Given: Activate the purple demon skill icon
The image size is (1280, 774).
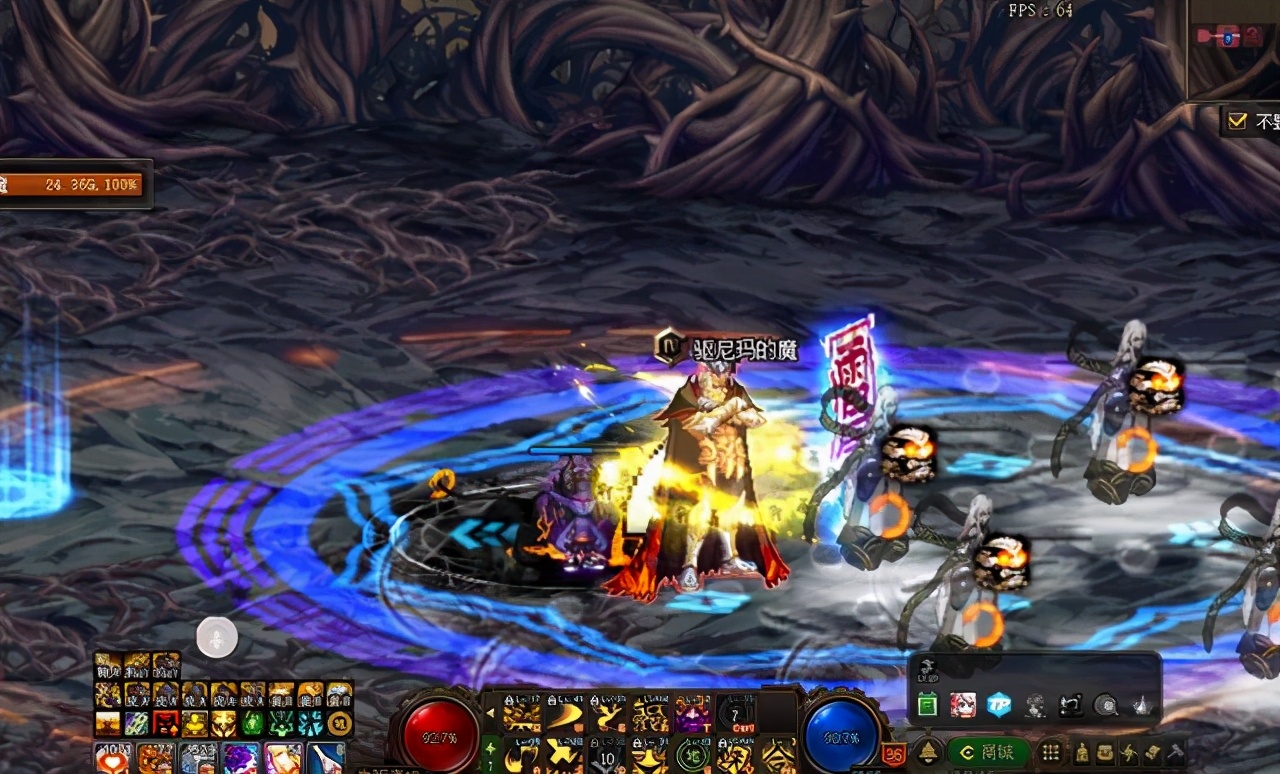Looking at the screenshot, I should [x=692, y=715].
